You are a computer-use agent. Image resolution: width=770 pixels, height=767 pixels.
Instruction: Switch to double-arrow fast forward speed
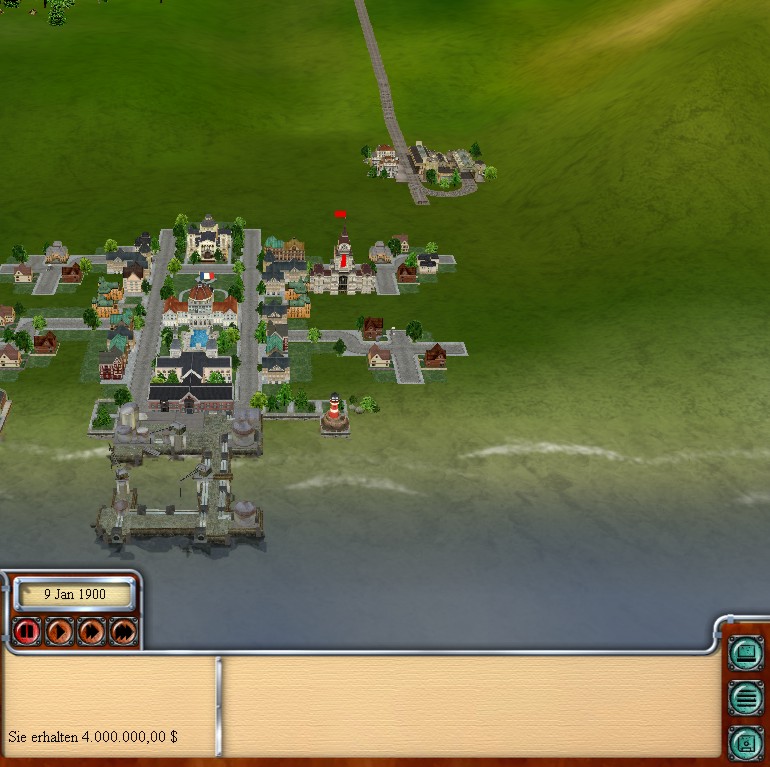(x=91, y=631)
